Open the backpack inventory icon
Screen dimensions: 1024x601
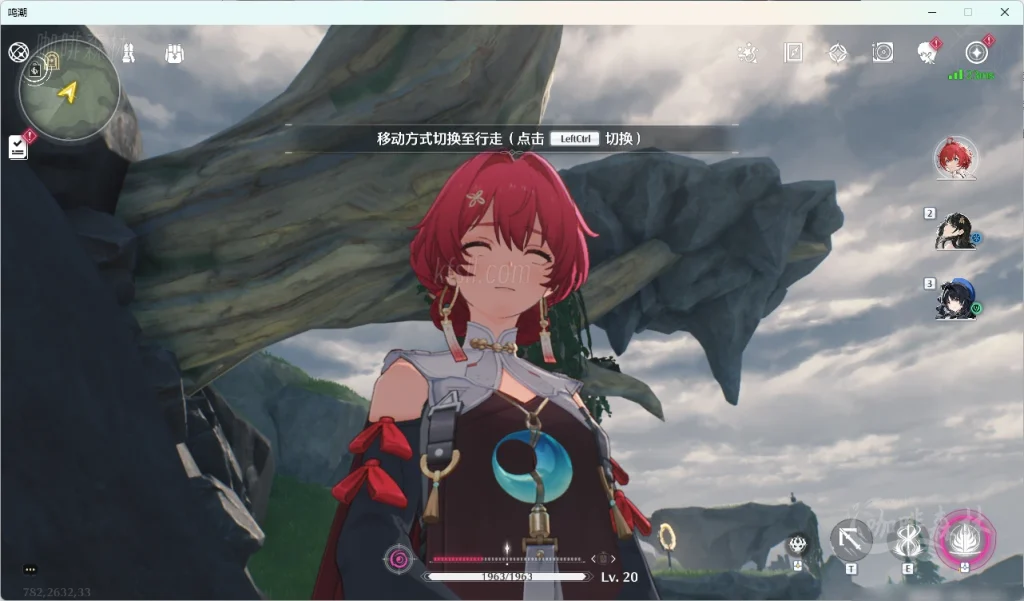click(174, 53)
